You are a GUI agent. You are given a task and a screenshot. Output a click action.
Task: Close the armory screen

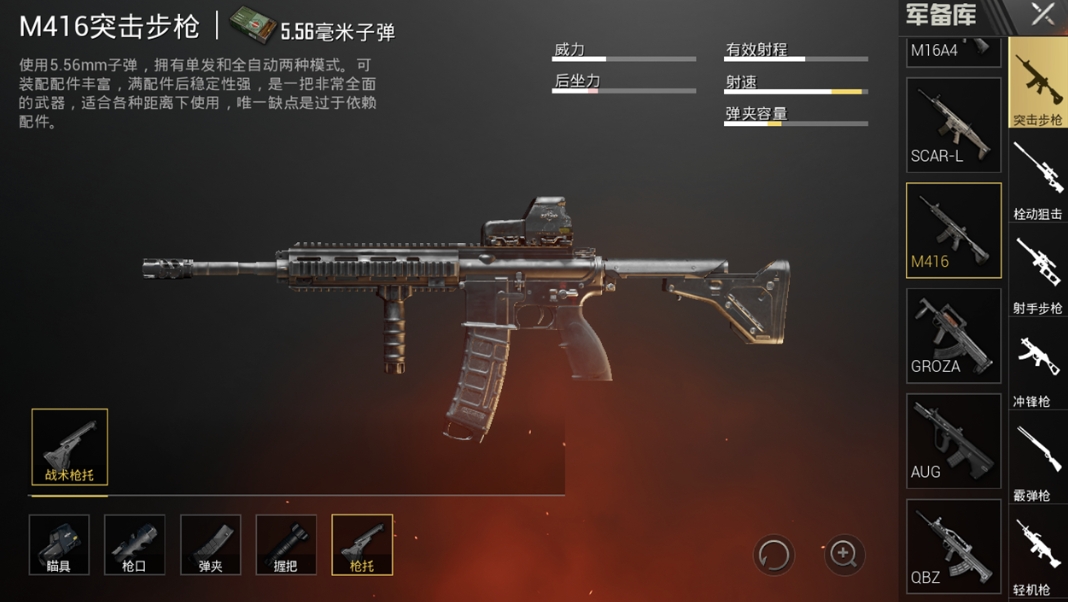pos(1043,14)
